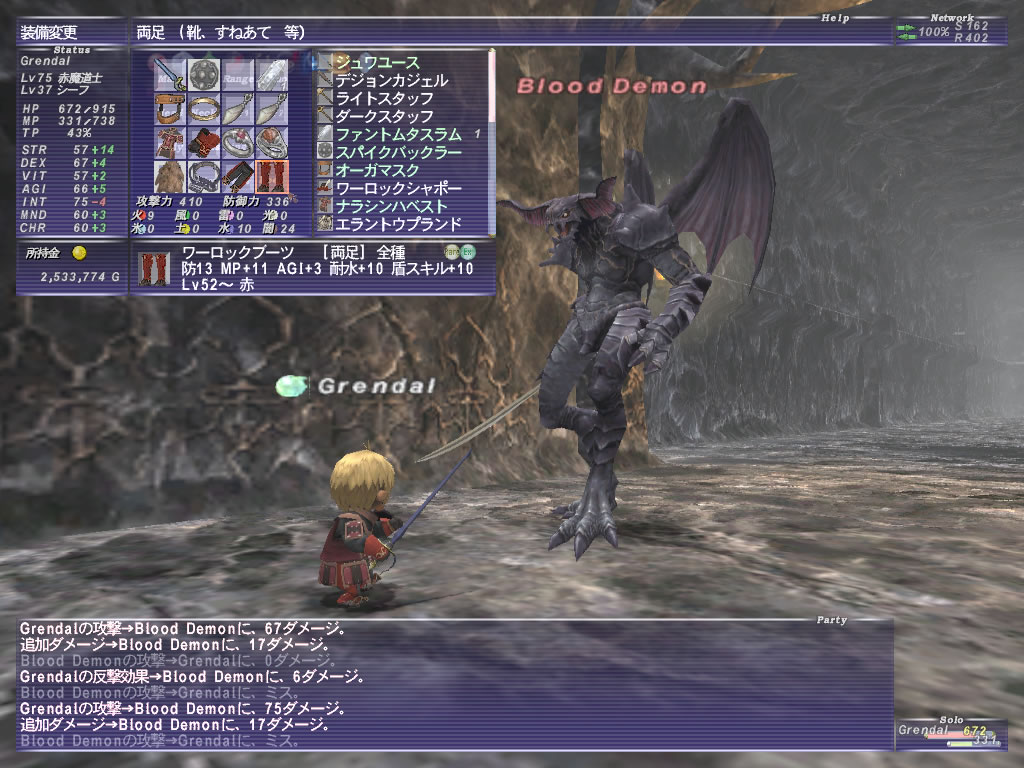Select the red gloves hands slot

tap(204, 142)
